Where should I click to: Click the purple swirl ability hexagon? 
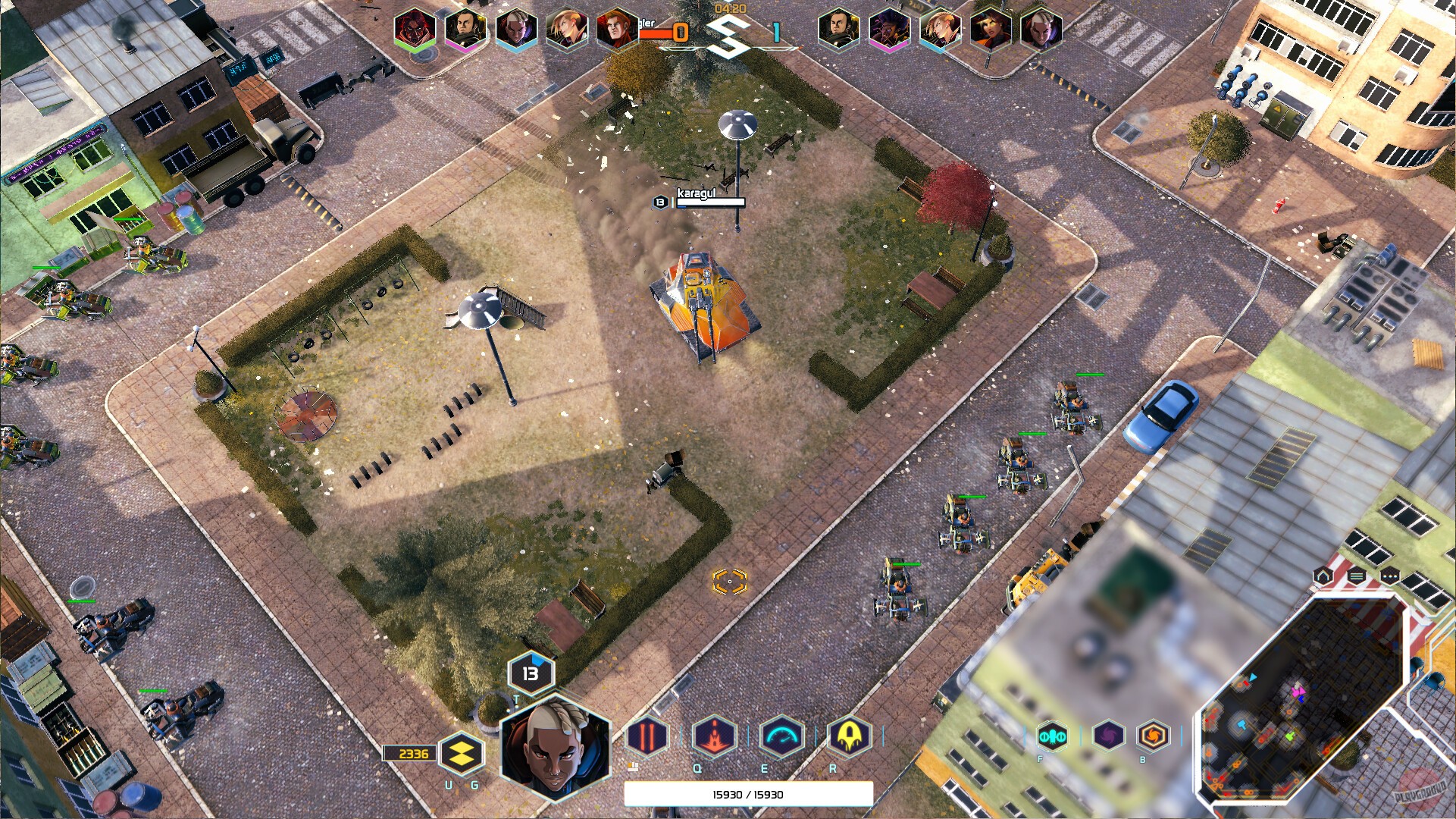pos(1109,734)
